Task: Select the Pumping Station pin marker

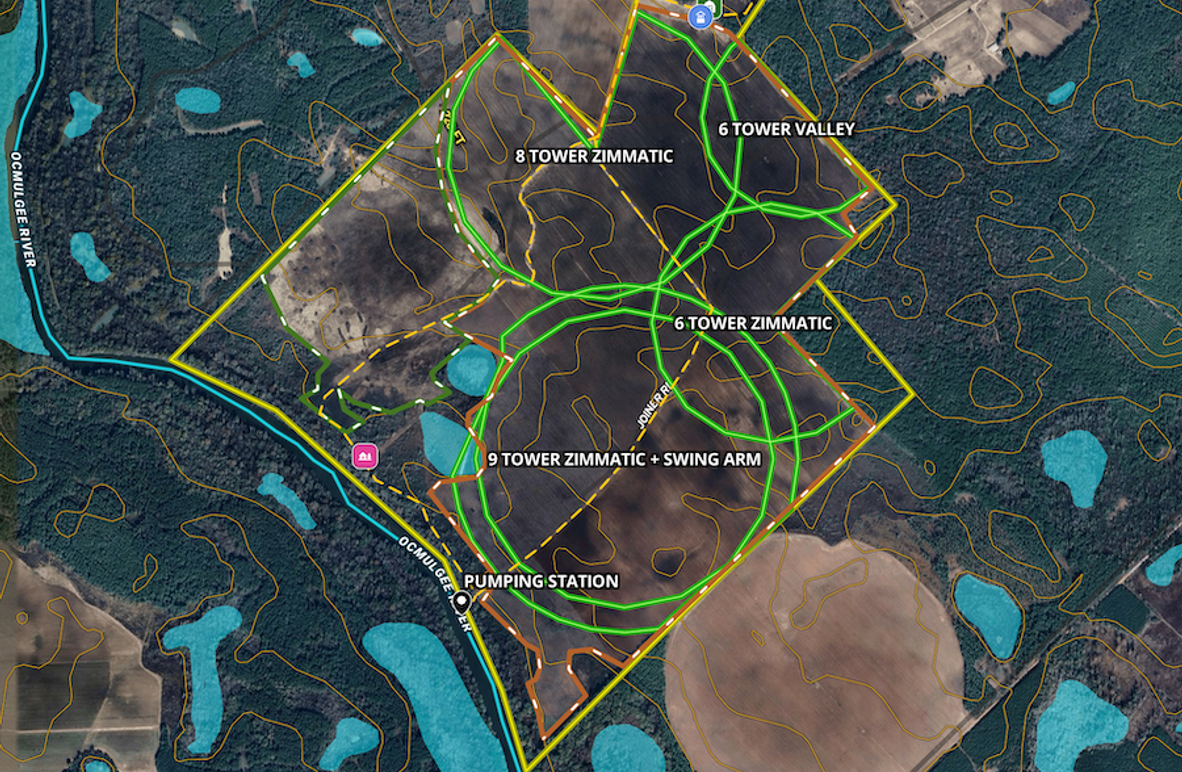Action: pyautogui.click(x=462, y=601)
